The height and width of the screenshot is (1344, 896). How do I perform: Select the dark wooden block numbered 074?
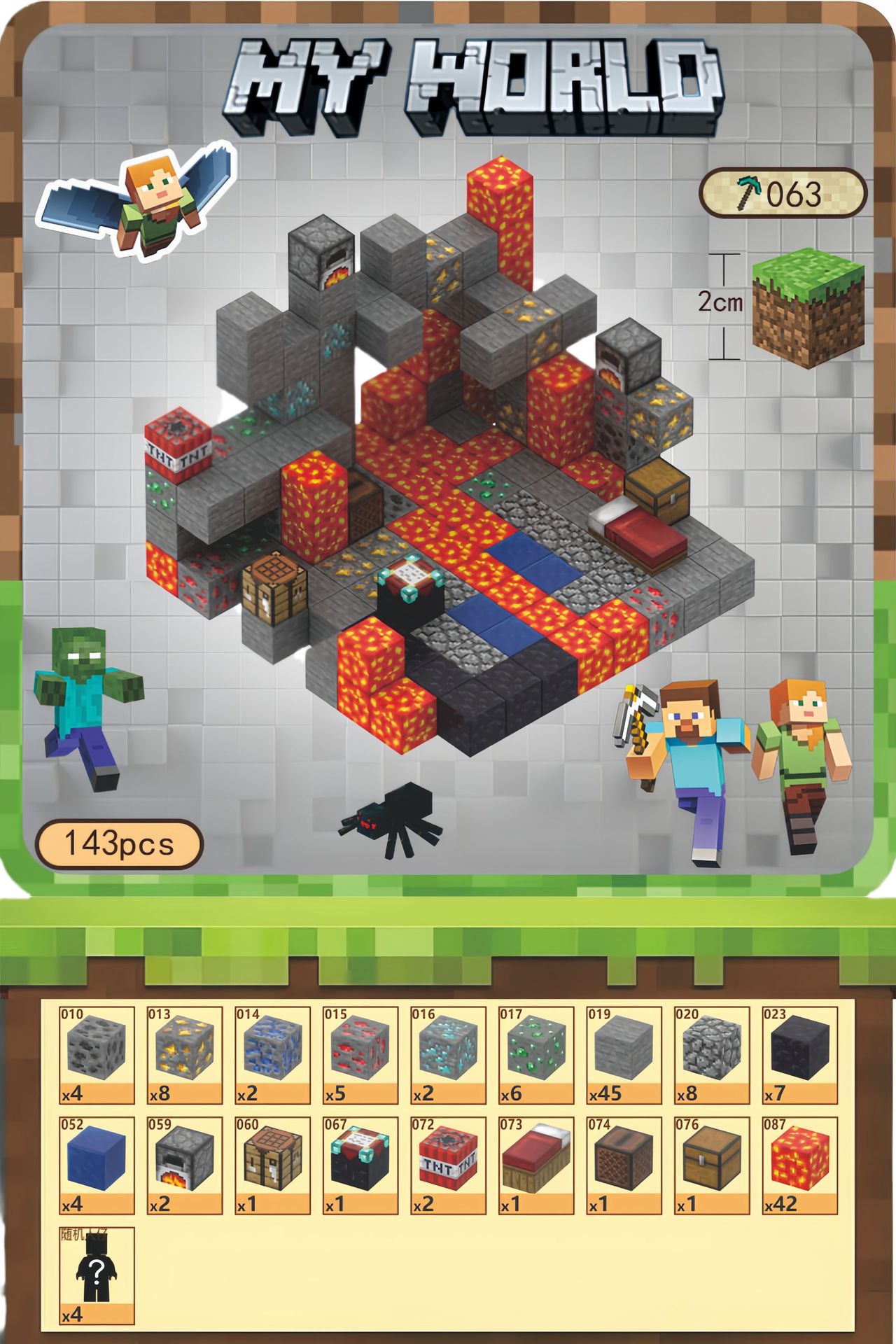(624, 1165)
